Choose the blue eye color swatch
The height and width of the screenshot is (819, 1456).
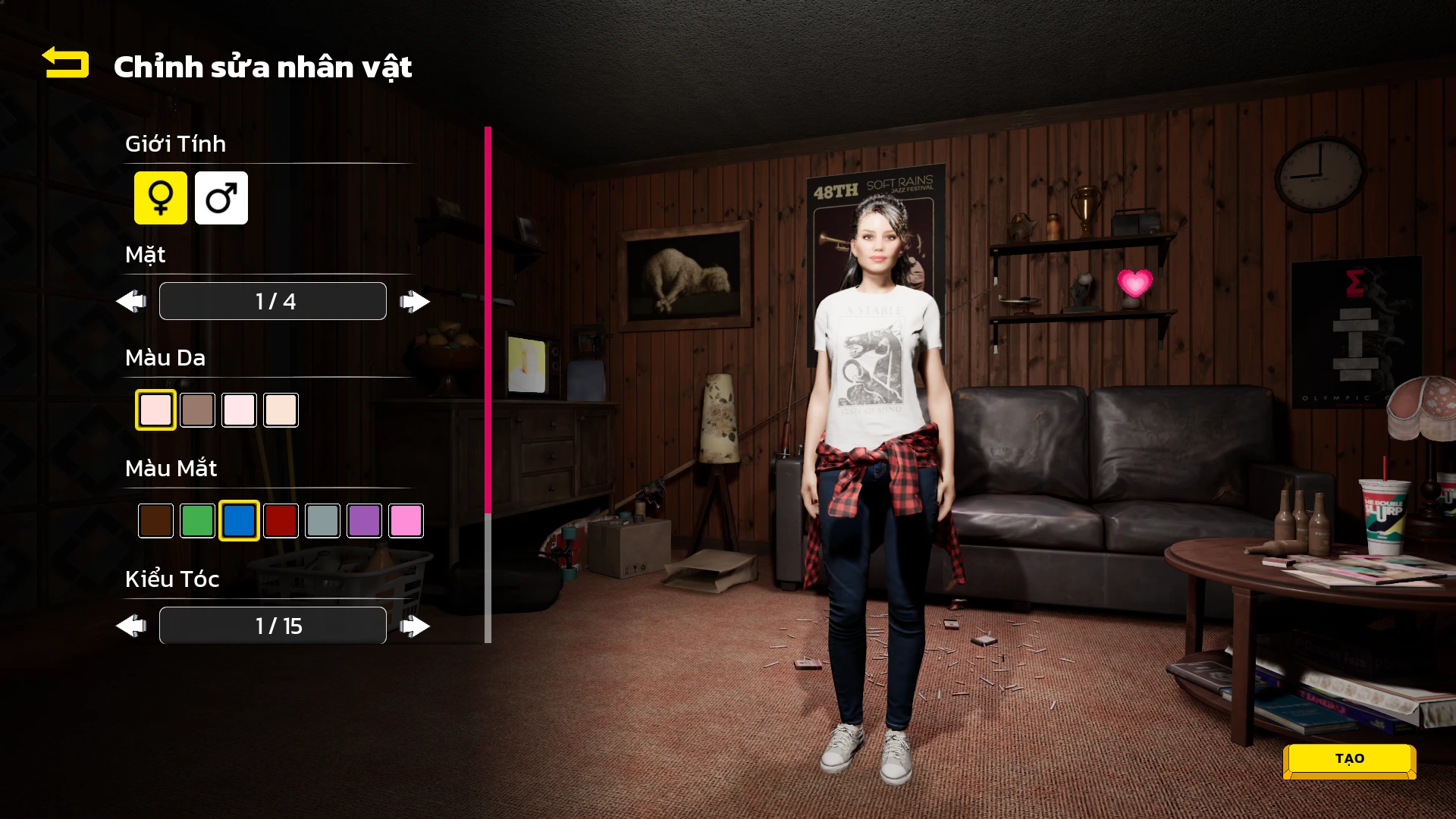click(239, 521)
